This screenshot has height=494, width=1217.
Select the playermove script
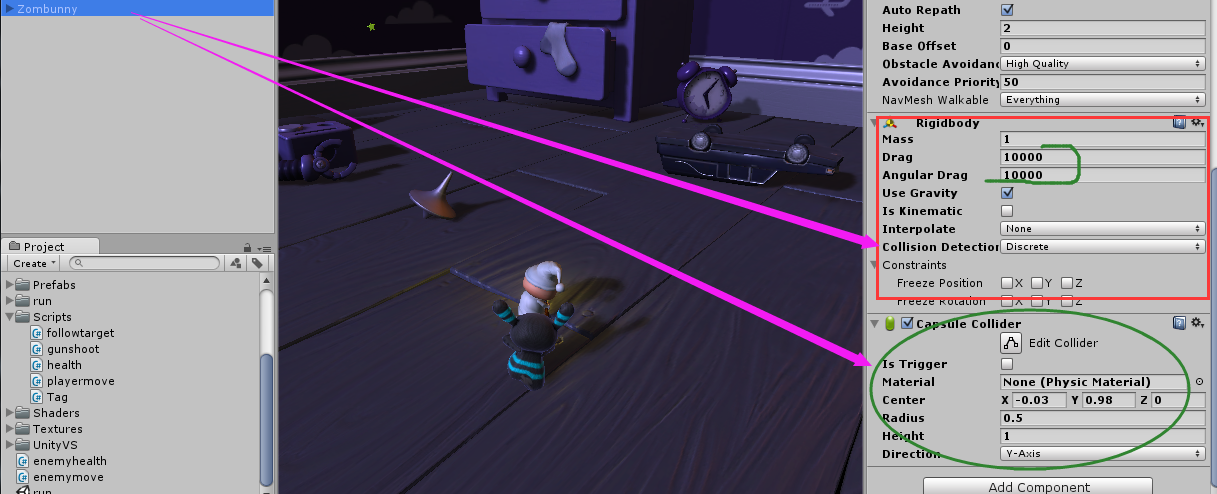[x=80, y=381]
